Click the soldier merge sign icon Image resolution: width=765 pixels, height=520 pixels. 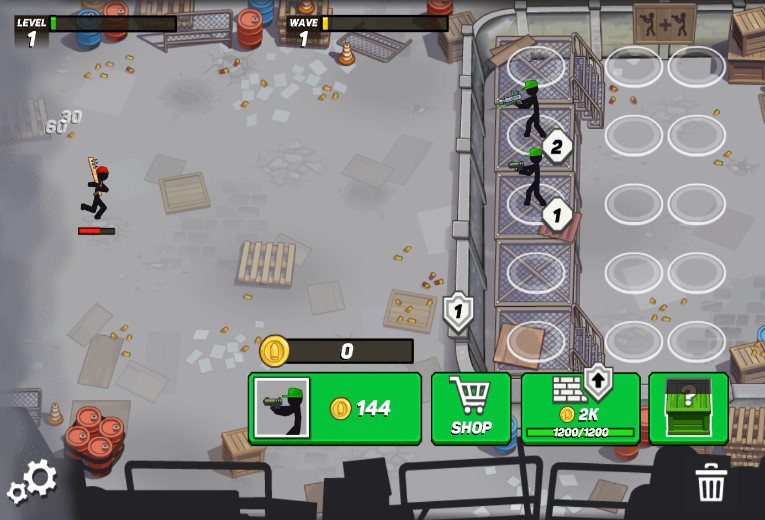664,22
